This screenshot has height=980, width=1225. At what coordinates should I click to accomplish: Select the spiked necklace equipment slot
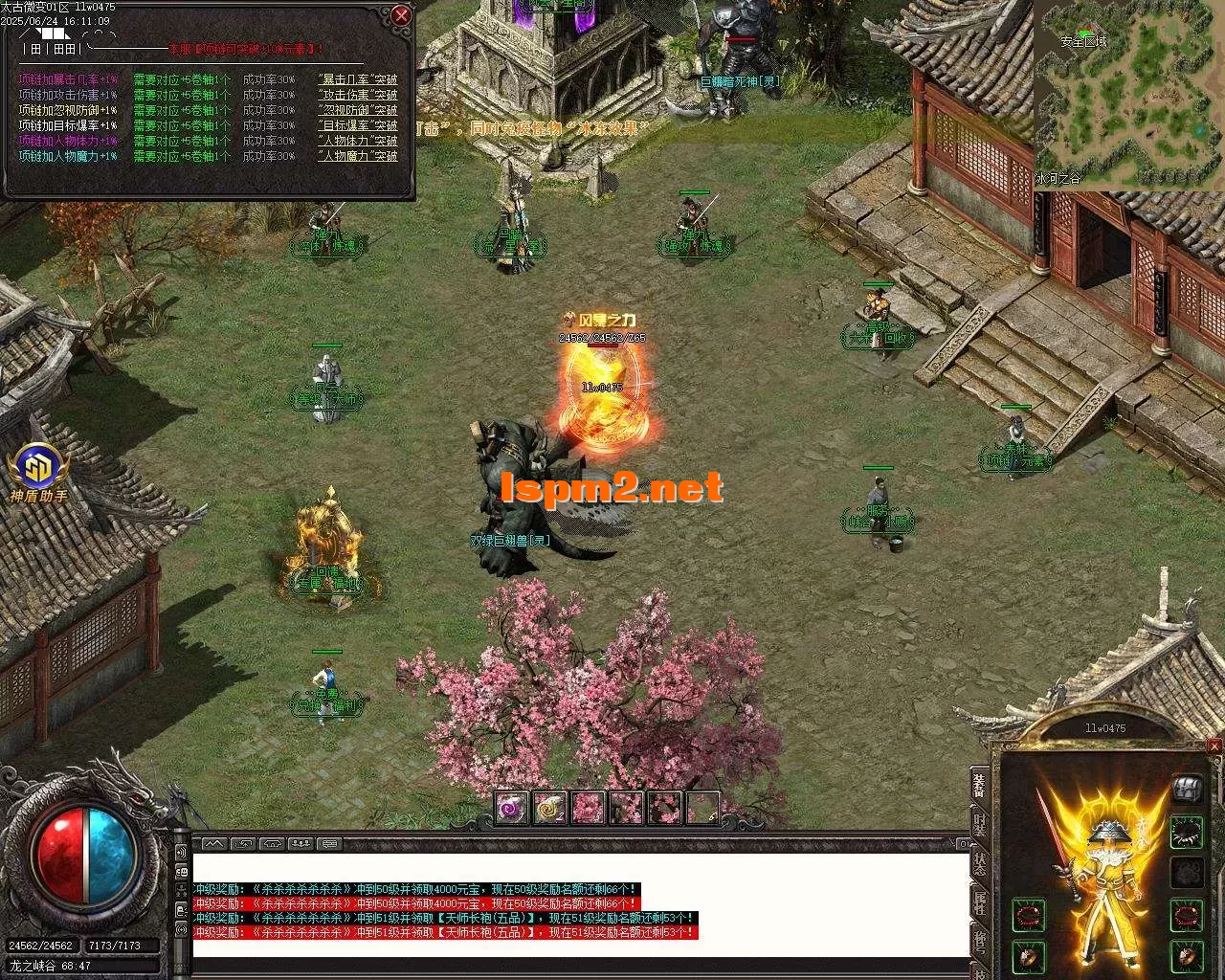coord(1187,833)
